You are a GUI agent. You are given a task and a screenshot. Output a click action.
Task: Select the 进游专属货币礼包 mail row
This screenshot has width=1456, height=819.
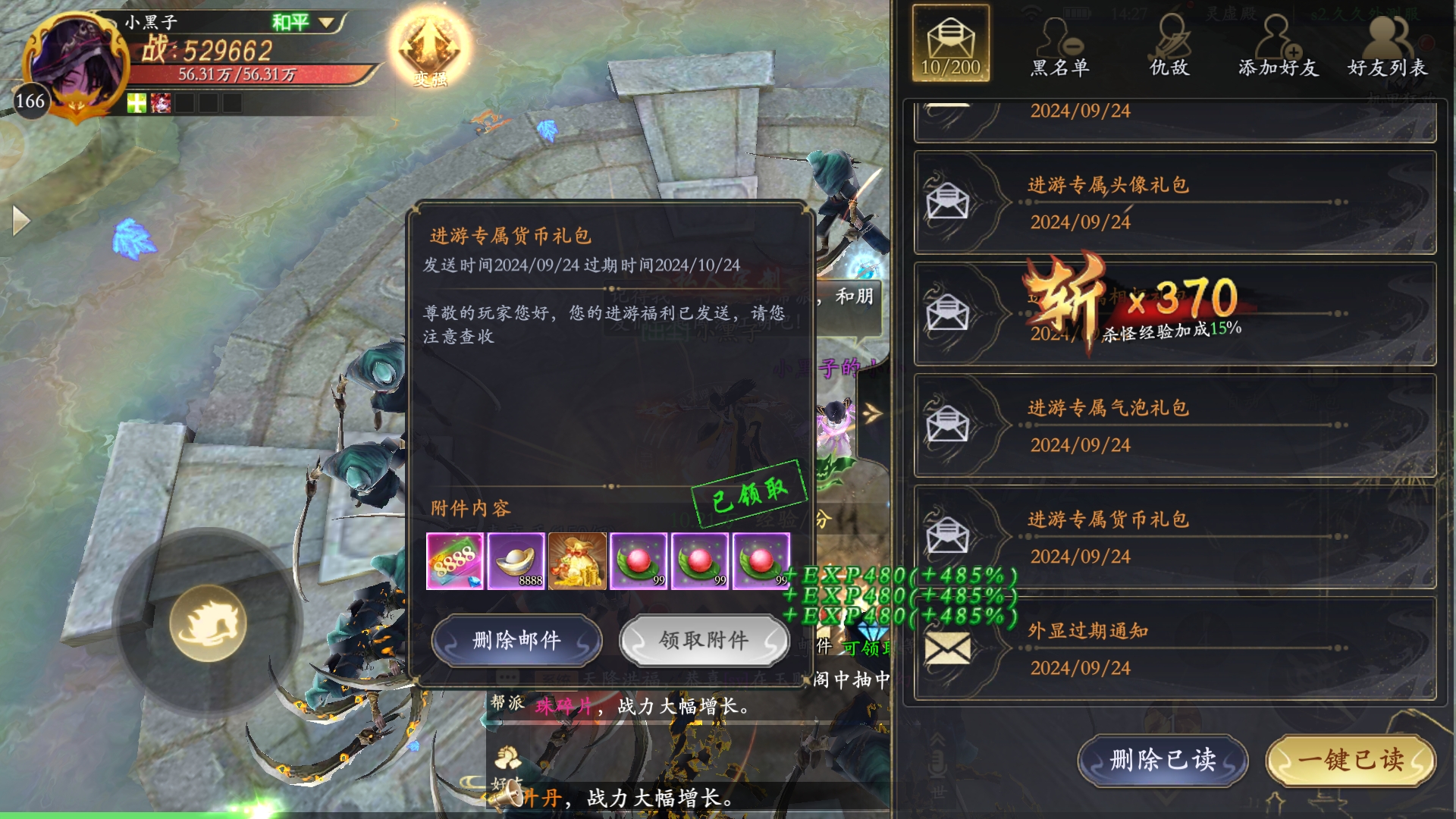pos(1175,537)
